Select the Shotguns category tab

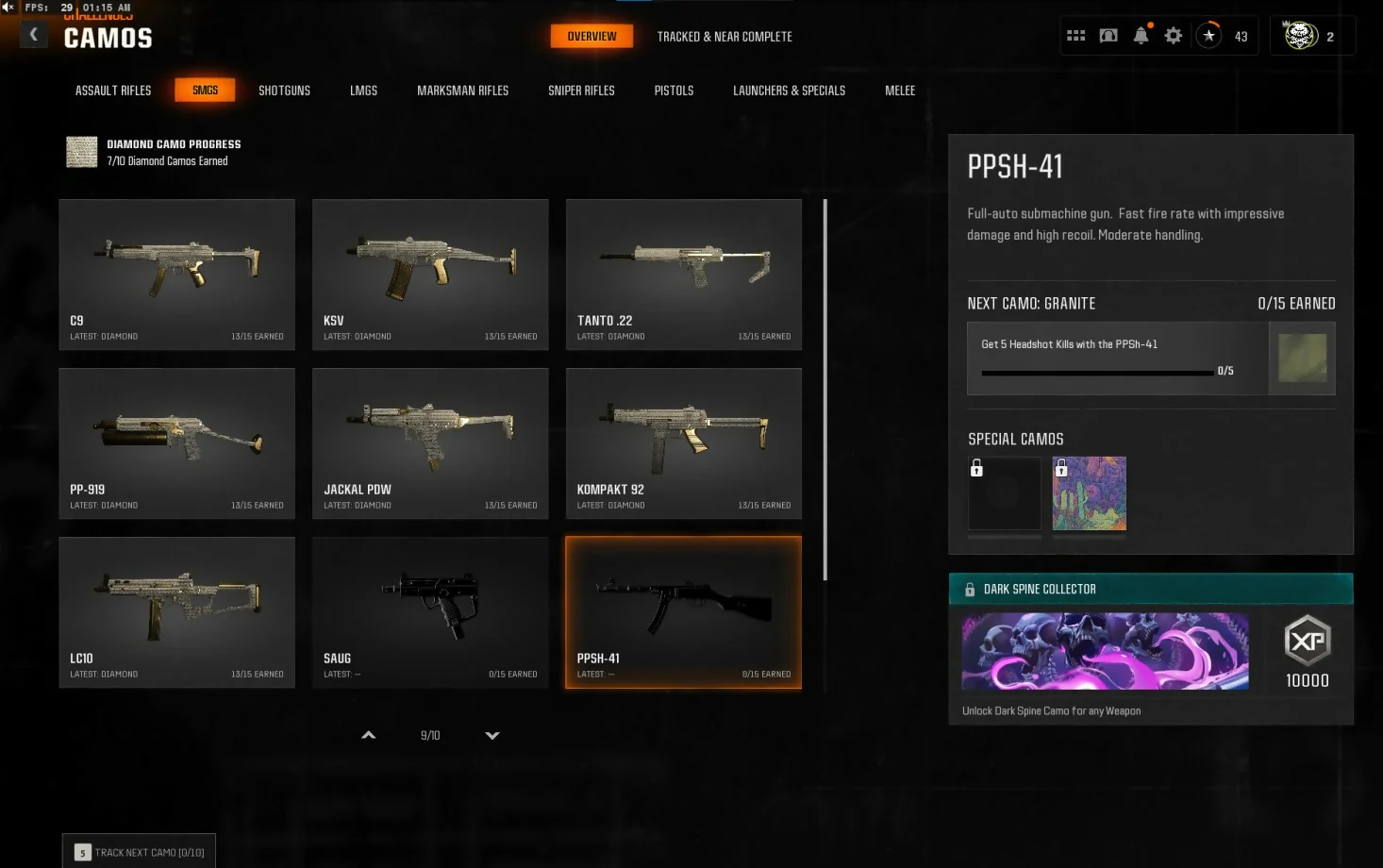point(284,91)
